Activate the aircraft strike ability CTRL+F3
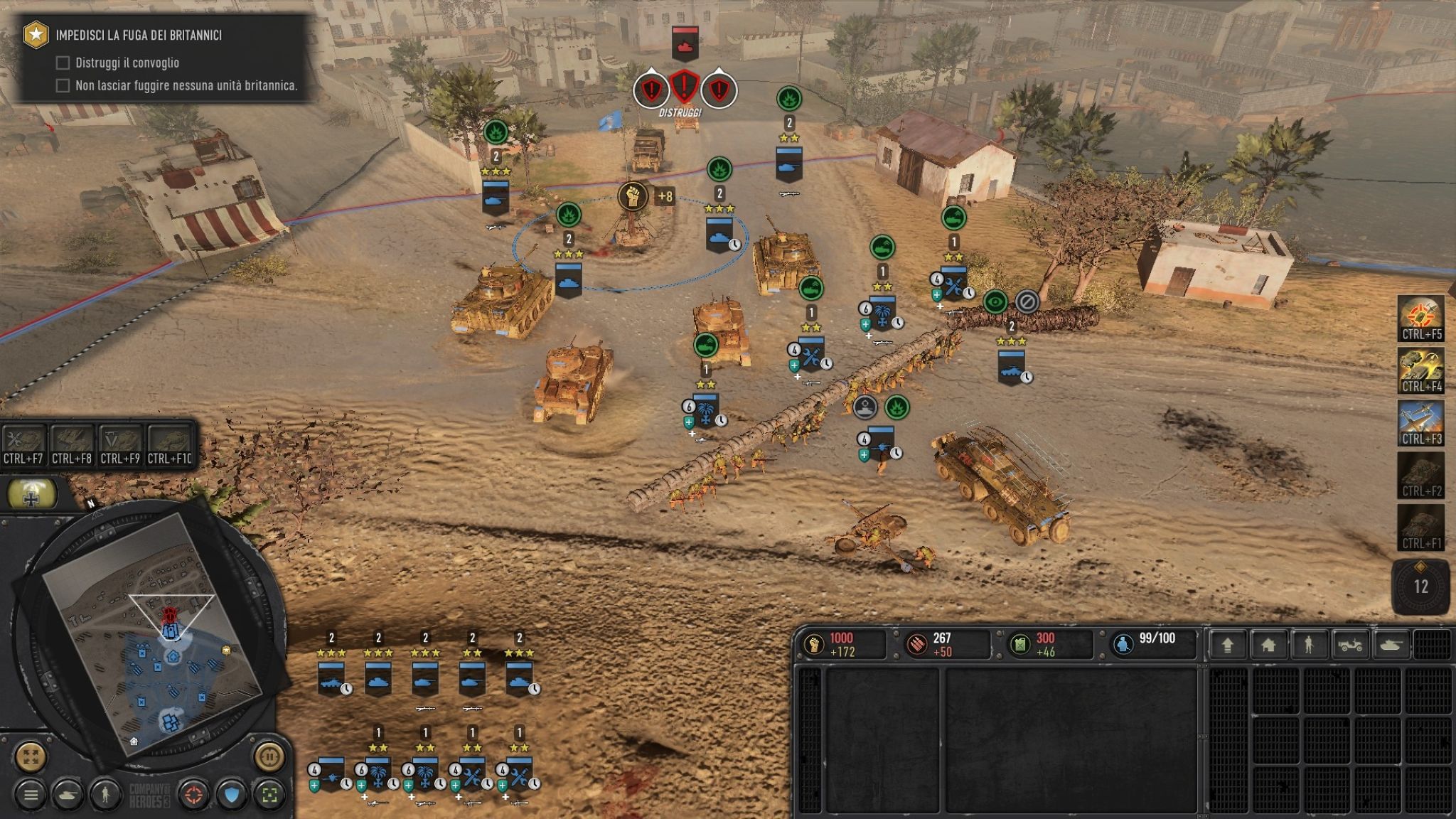 (x=1421, y=423)
